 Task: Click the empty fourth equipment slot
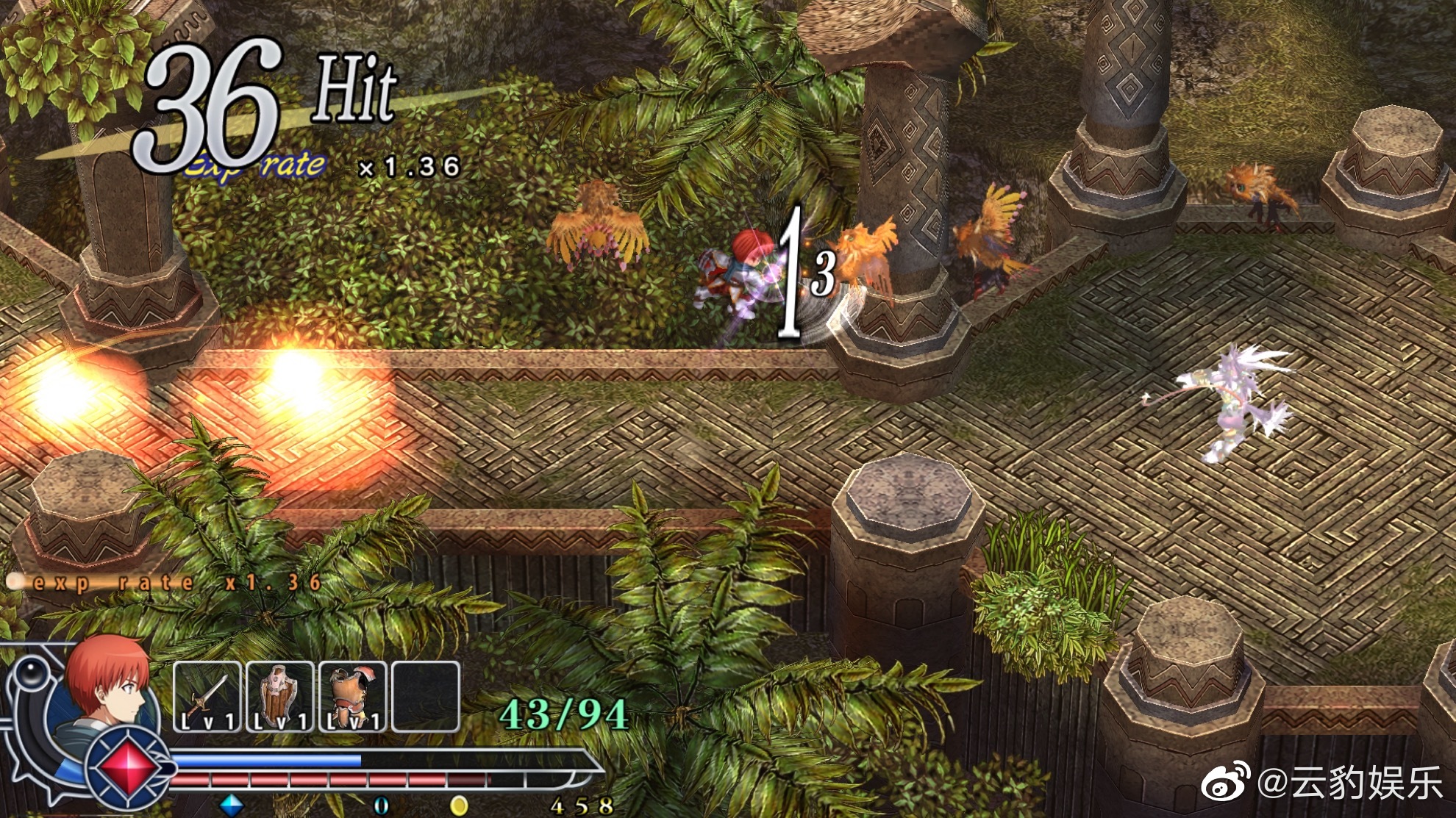[426, 697]
